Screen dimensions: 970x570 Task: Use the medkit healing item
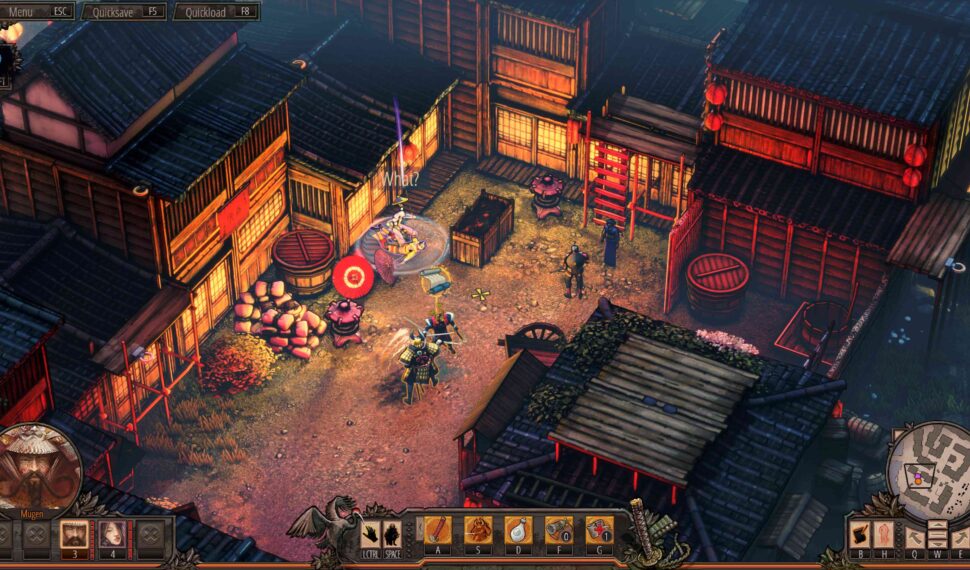(x=598, y=530)
